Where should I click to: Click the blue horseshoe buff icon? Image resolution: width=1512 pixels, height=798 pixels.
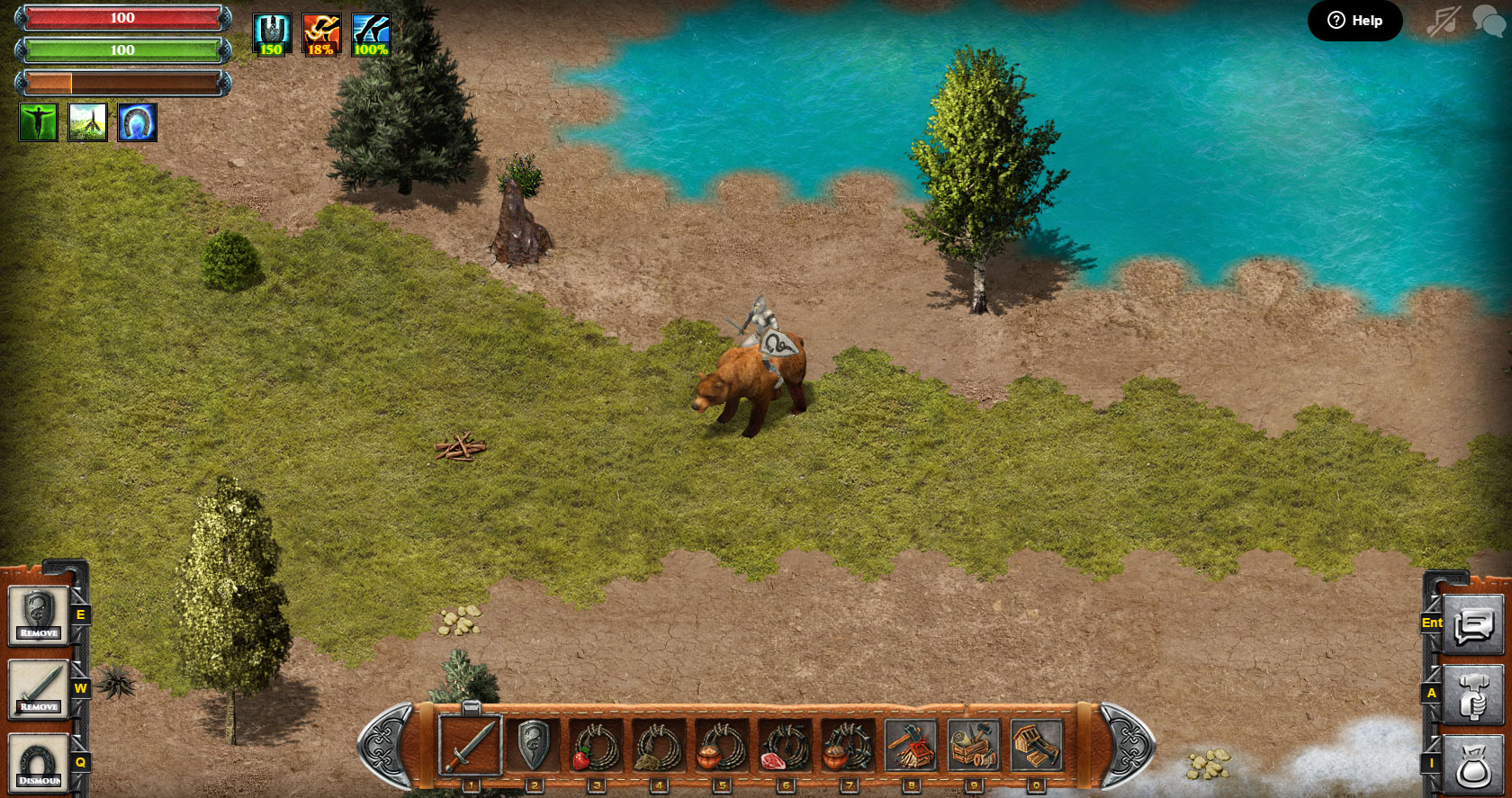[138, 122]
